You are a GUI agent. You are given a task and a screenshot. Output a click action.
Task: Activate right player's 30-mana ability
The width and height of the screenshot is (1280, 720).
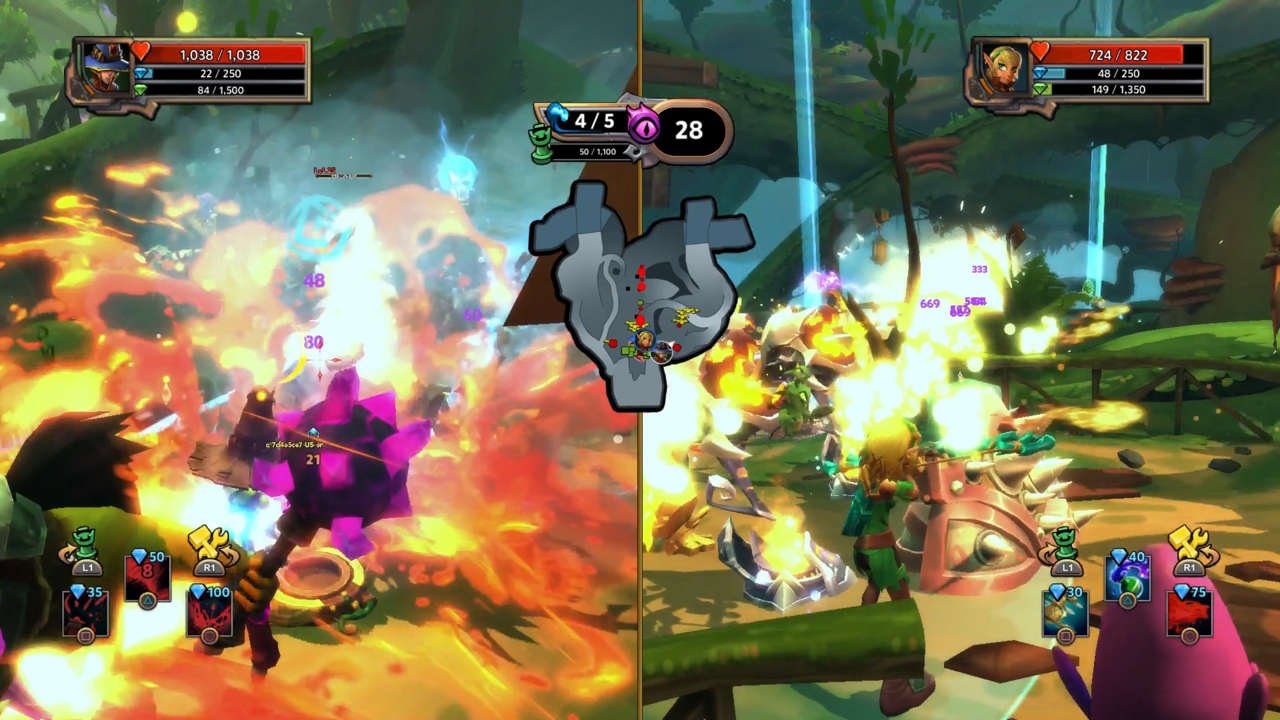coord(1064,614)
